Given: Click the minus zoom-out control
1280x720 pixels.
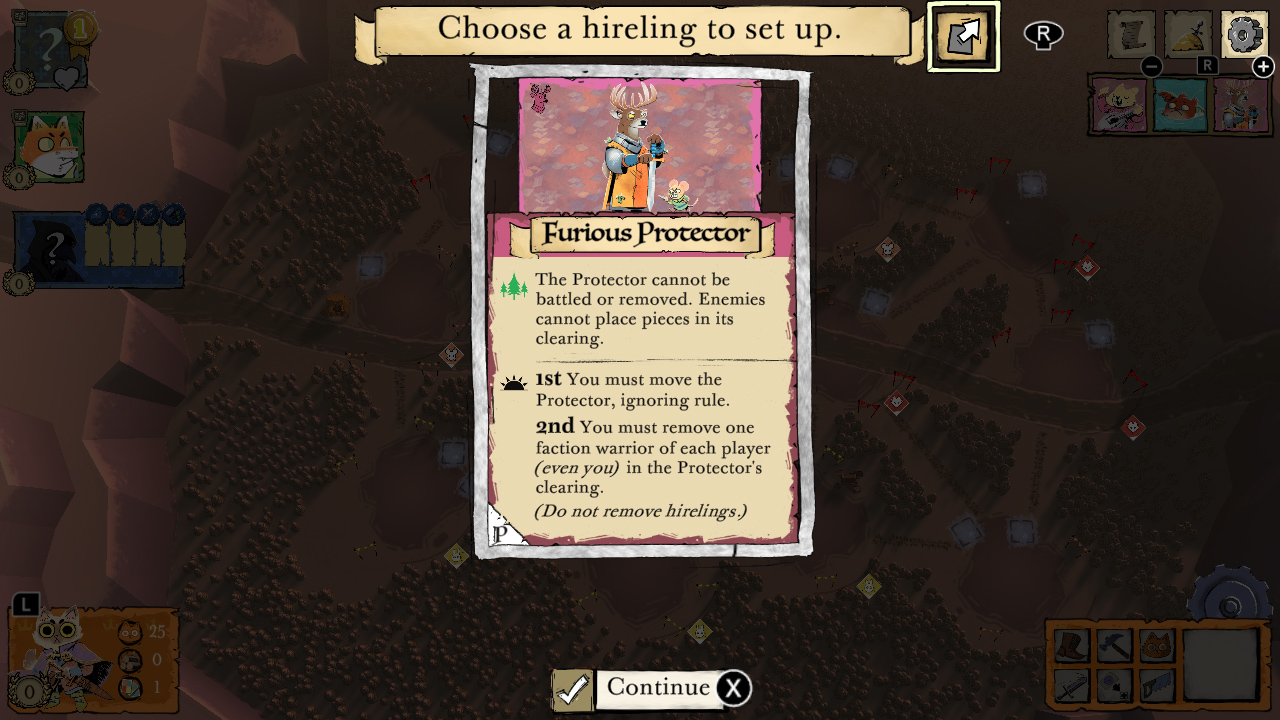Looking at the screenshot, I should point(1152,67).
